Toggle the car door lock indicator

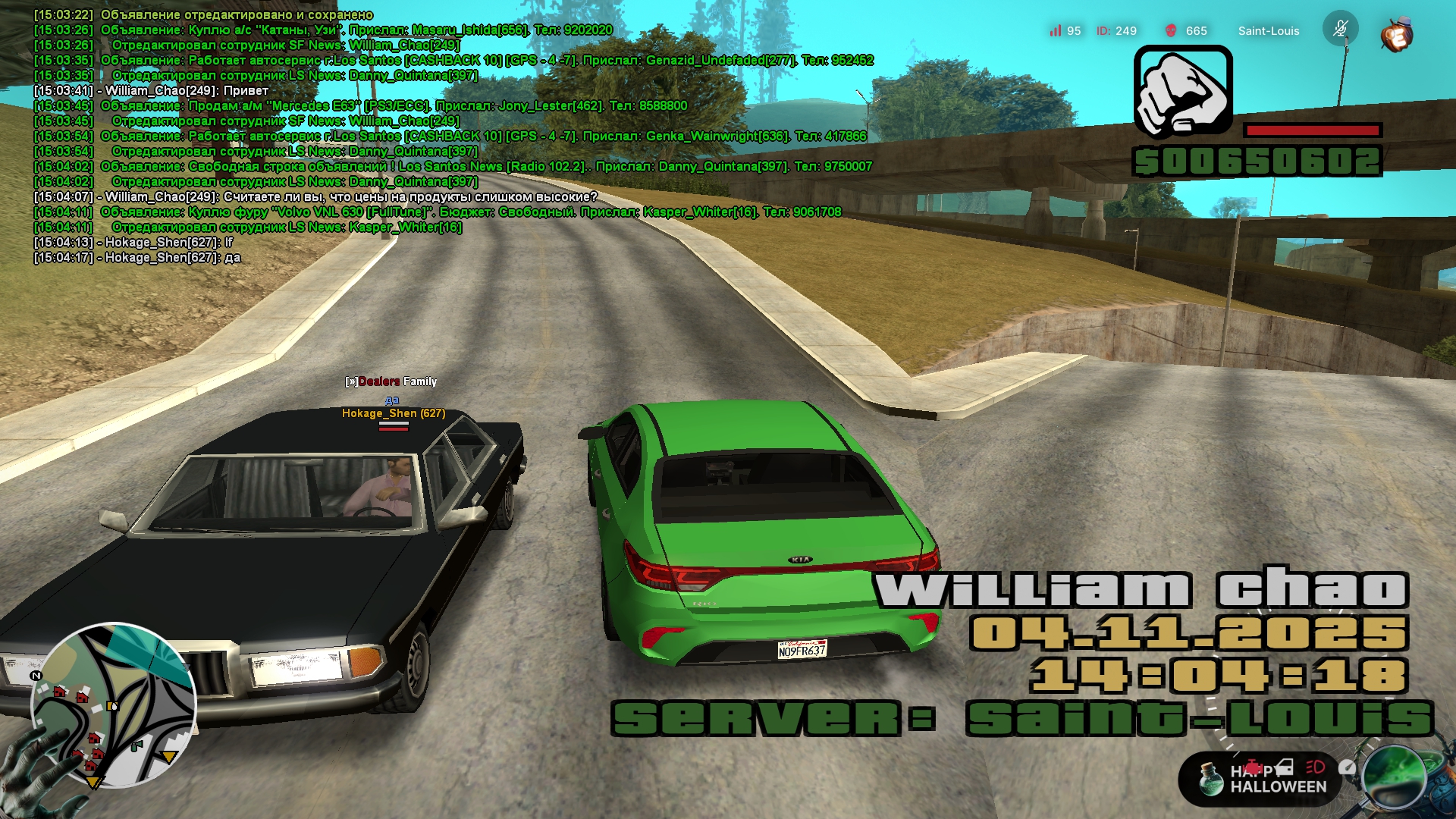1283,767
